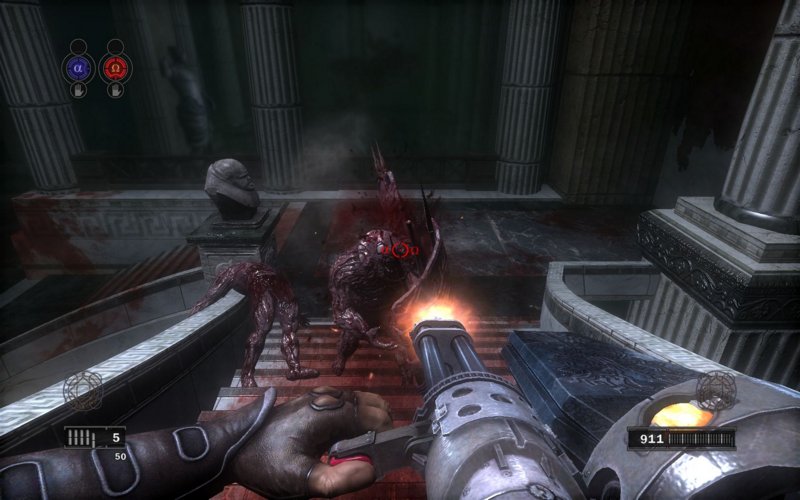
Task: Click the hand icon under Omega squad
Action: click(x=116, y=90)
